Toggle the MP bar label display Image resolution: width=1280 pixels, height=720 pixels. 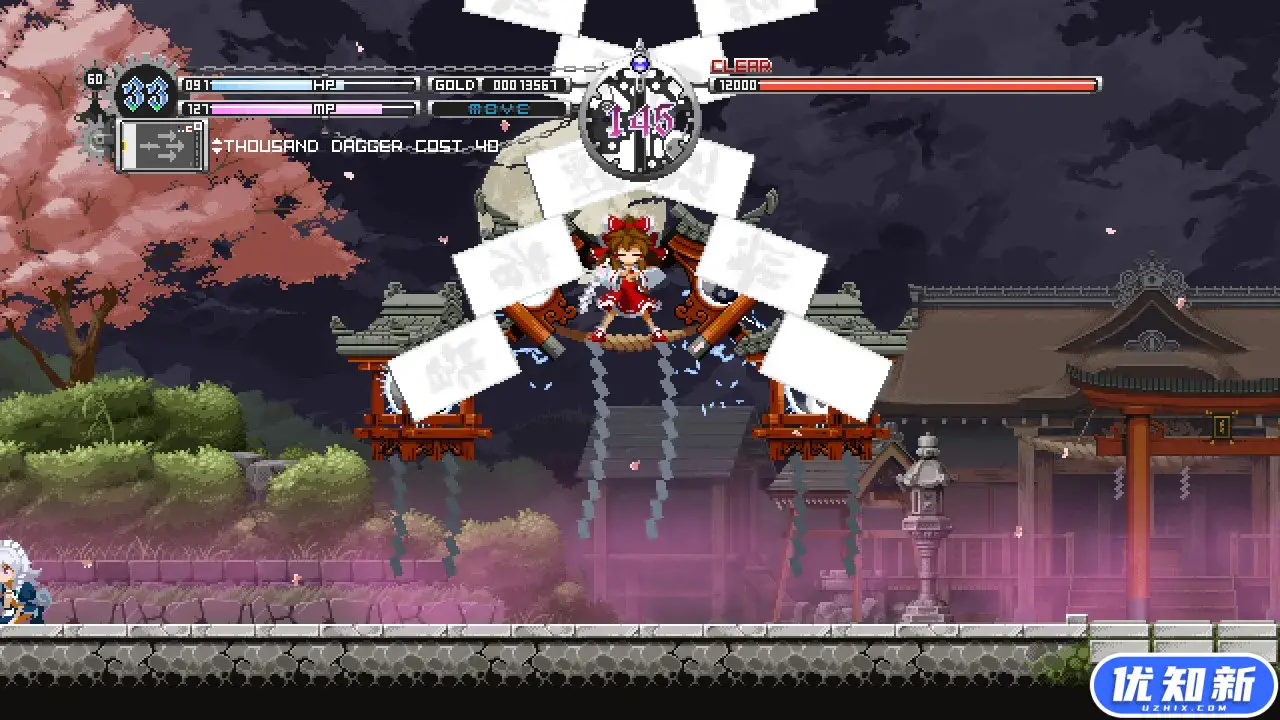pos(324,108)
